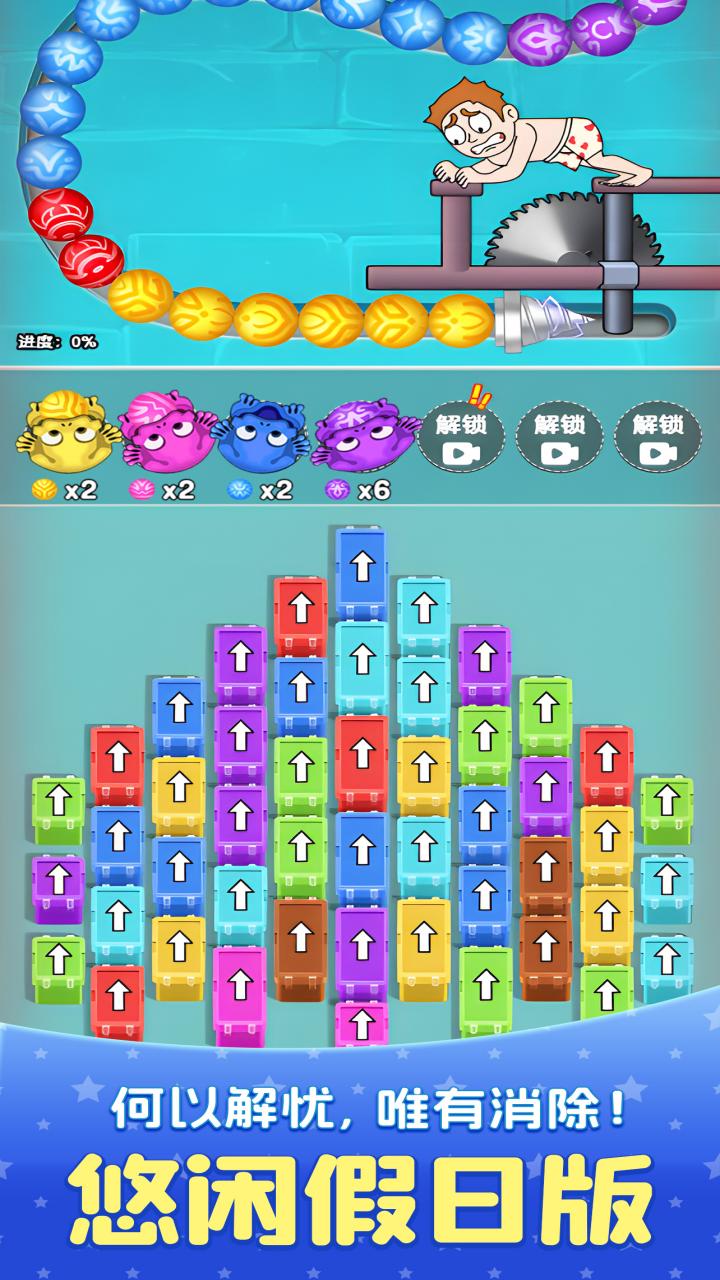
Task: Tap the pink block beneath the purple block
Action: point(361,1023)
